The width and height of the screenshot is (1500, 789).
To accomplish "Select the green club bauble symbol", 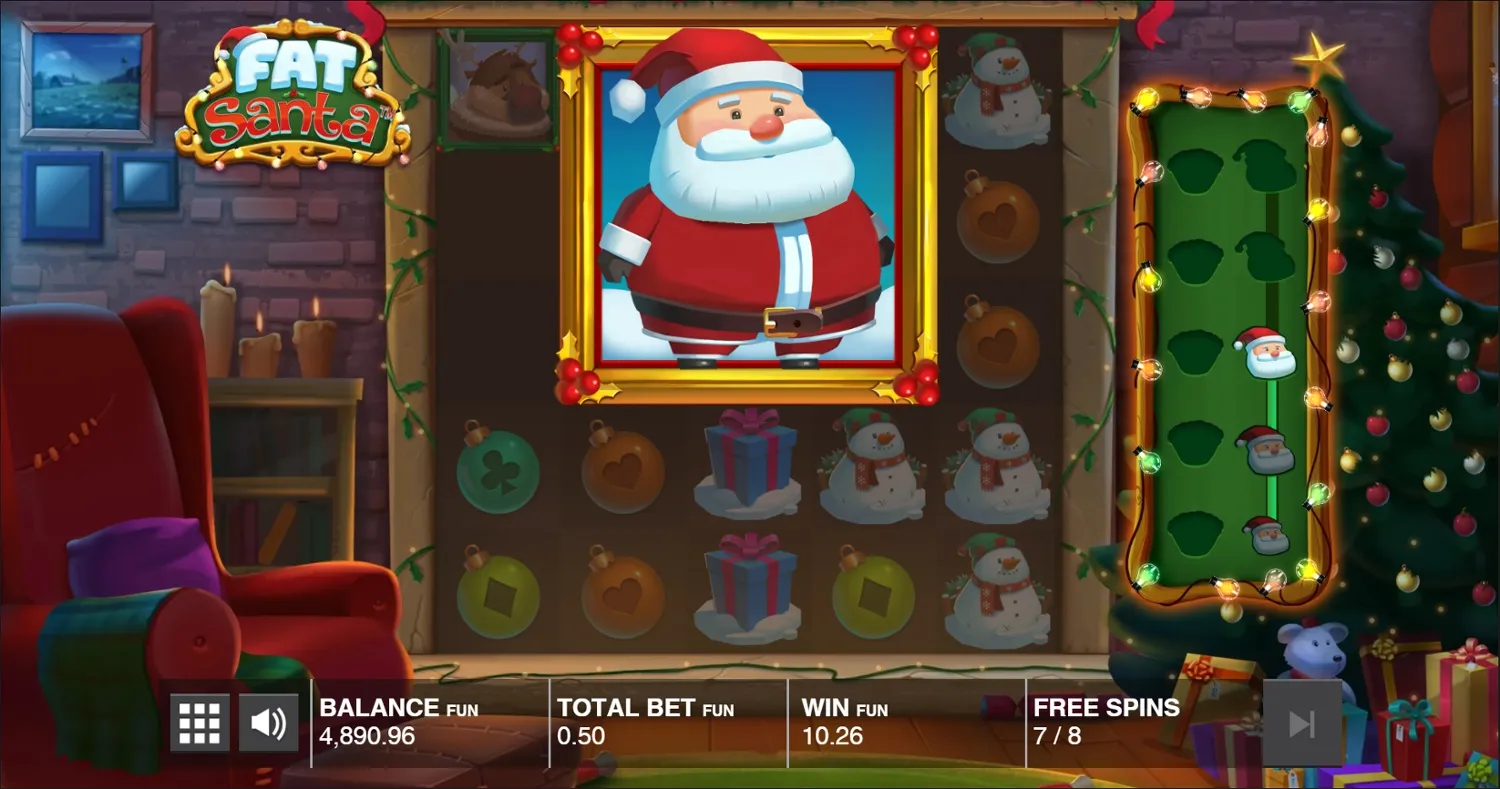I will (x=497, y=470).
